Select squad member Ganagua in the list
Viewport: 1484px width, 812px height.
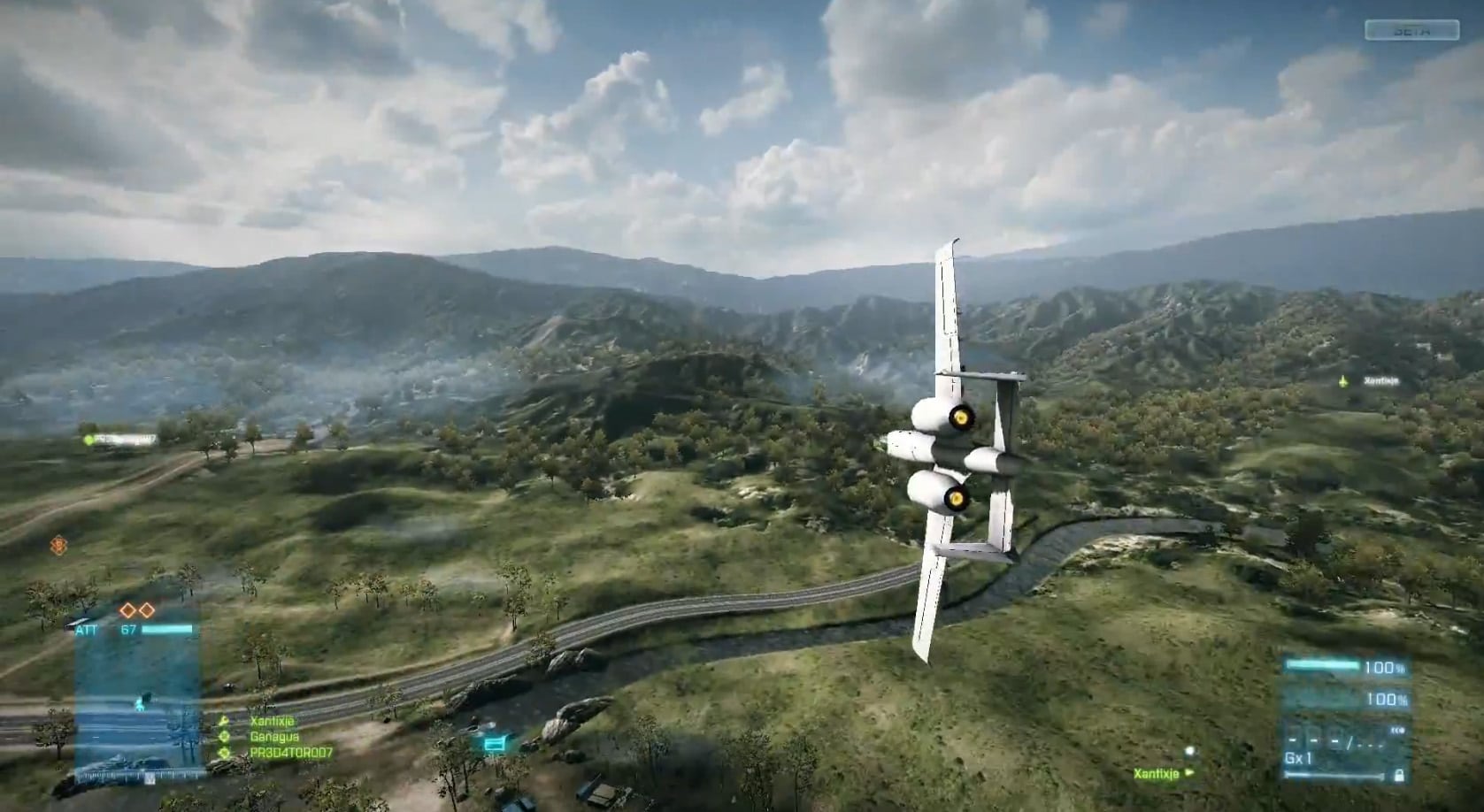pyautogui.click(x=274, y=737)
